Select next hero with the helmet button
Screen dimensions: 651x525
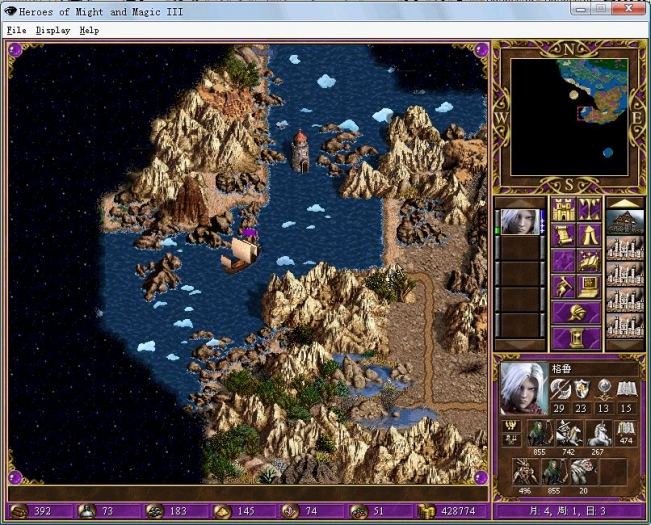click(x=576, y=314)
